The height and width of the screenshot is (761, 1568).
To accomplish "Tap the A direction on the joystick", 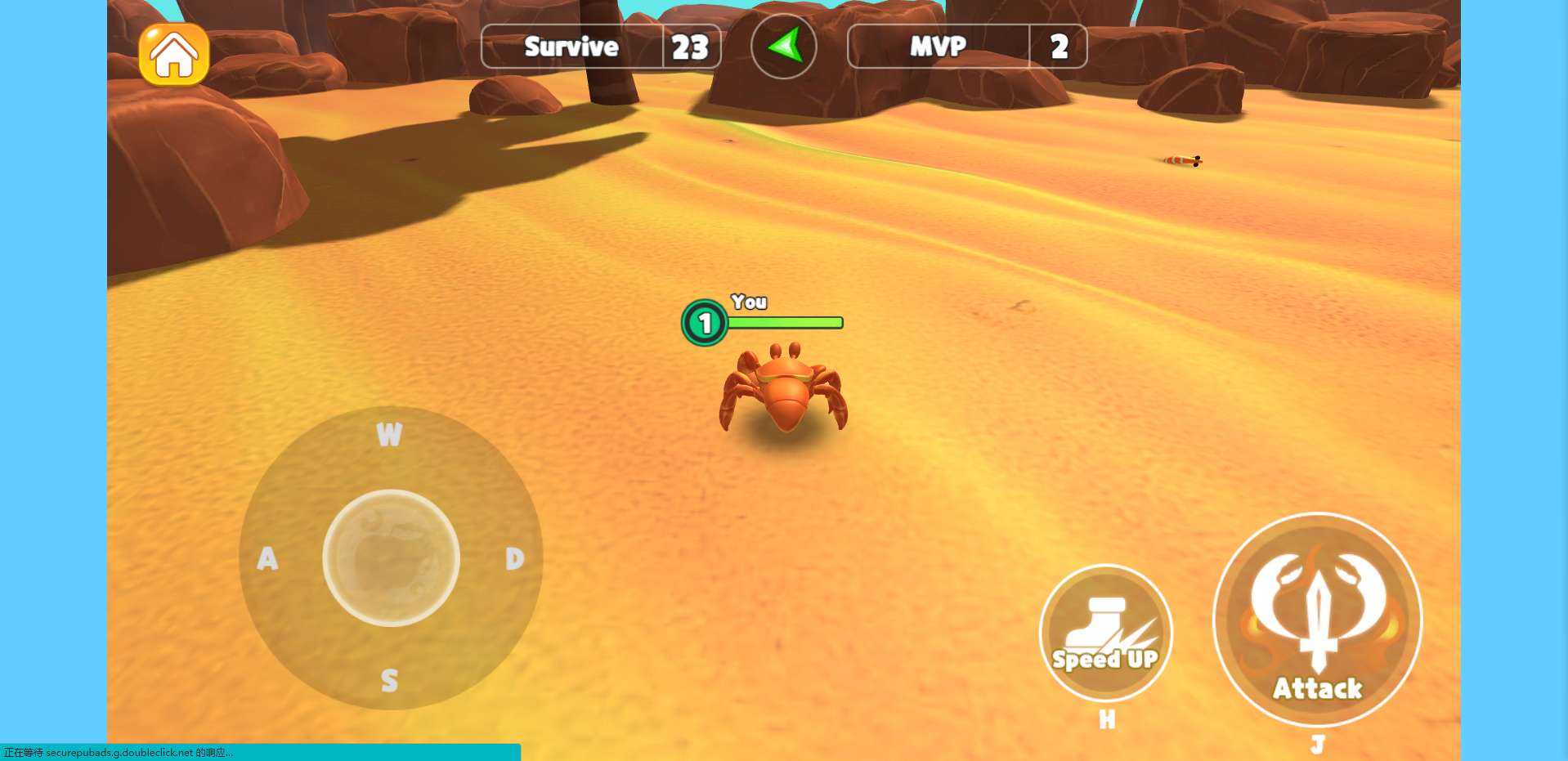I will click(267, 558).
